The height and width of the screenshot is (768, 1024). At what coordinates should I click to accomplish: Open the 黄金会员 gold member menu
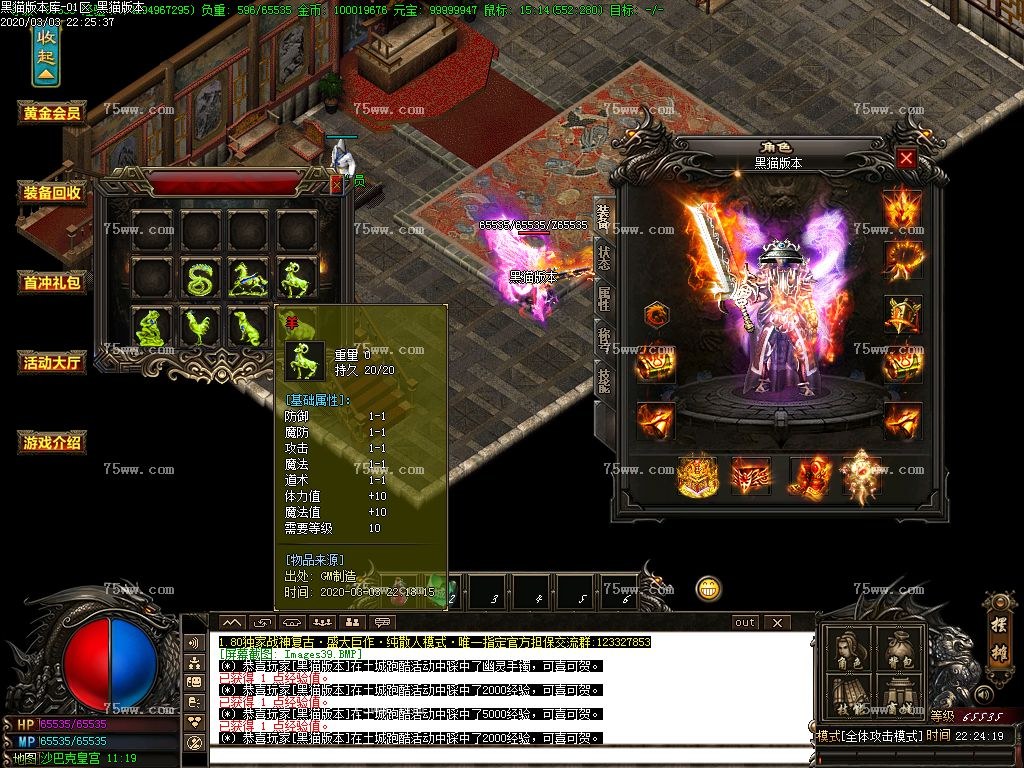point(52,113)
